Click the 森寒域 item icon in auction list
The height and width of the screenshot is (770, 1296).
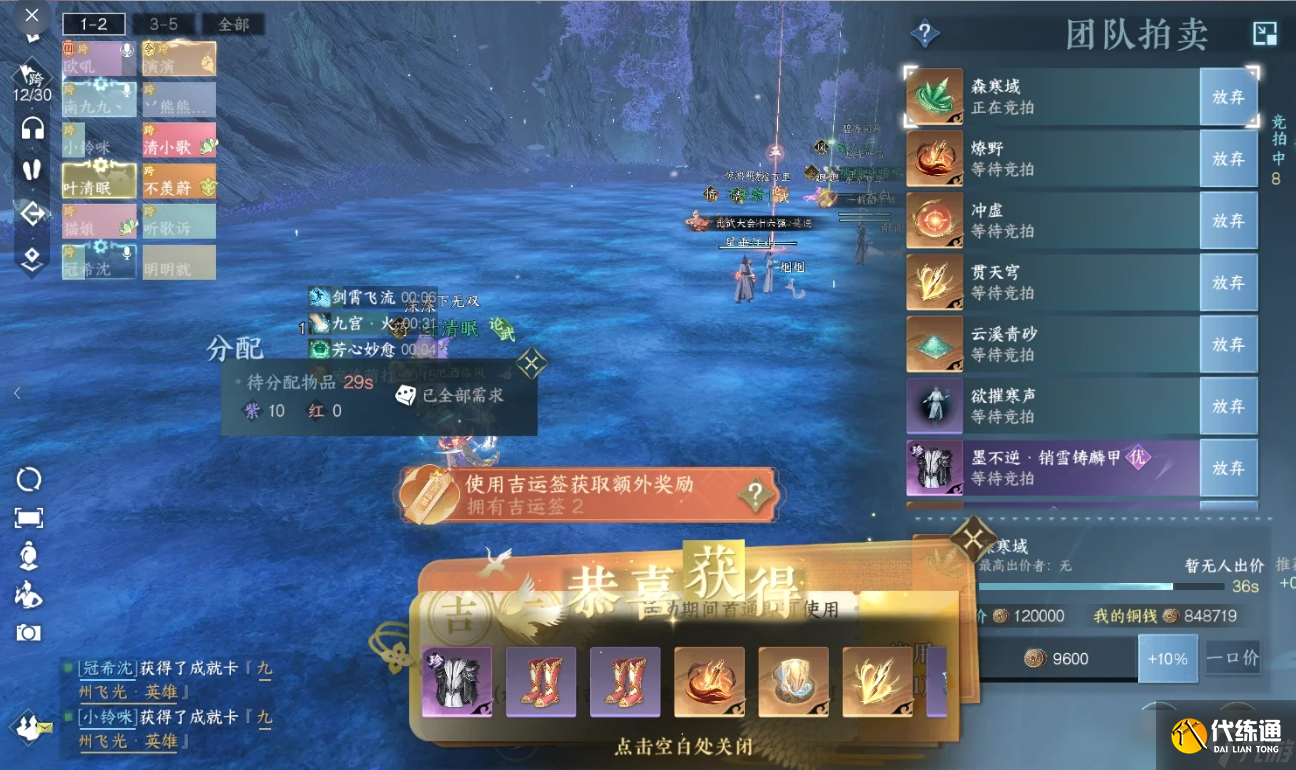[934, 98]
